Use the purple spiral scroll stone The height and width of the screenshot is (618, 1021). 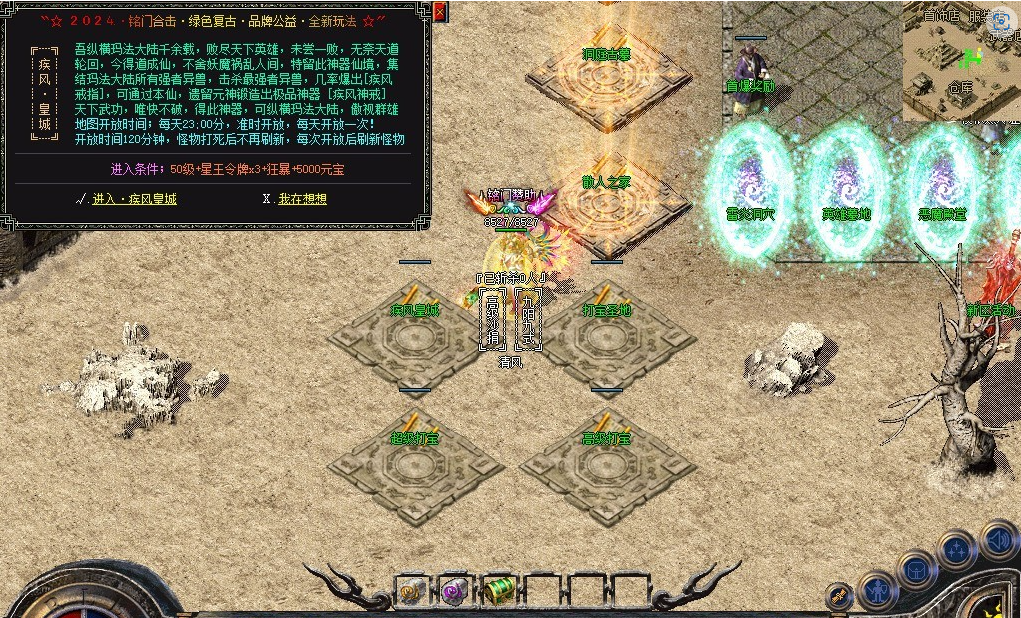(455, 591)
